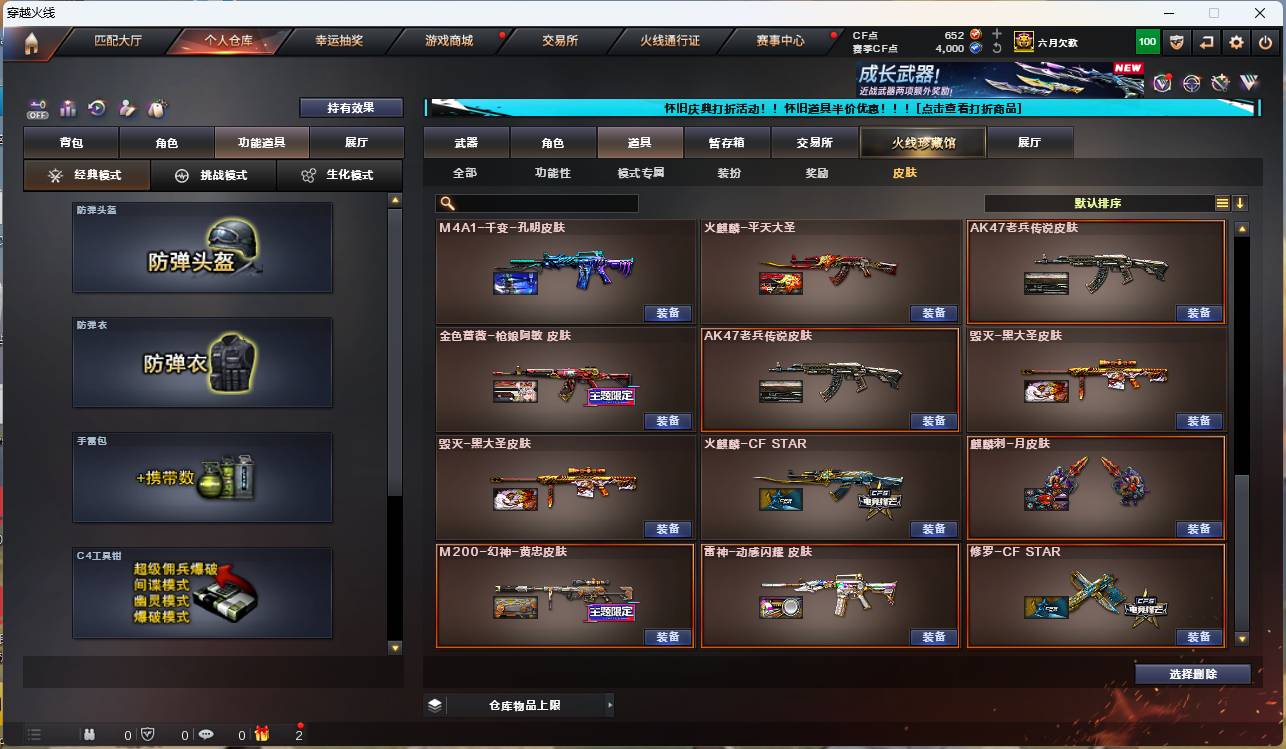The height and width of the screenshot is (749, 1286).
Task: Click the 选择删除 button at bottom right
Action: (1192, 673)
